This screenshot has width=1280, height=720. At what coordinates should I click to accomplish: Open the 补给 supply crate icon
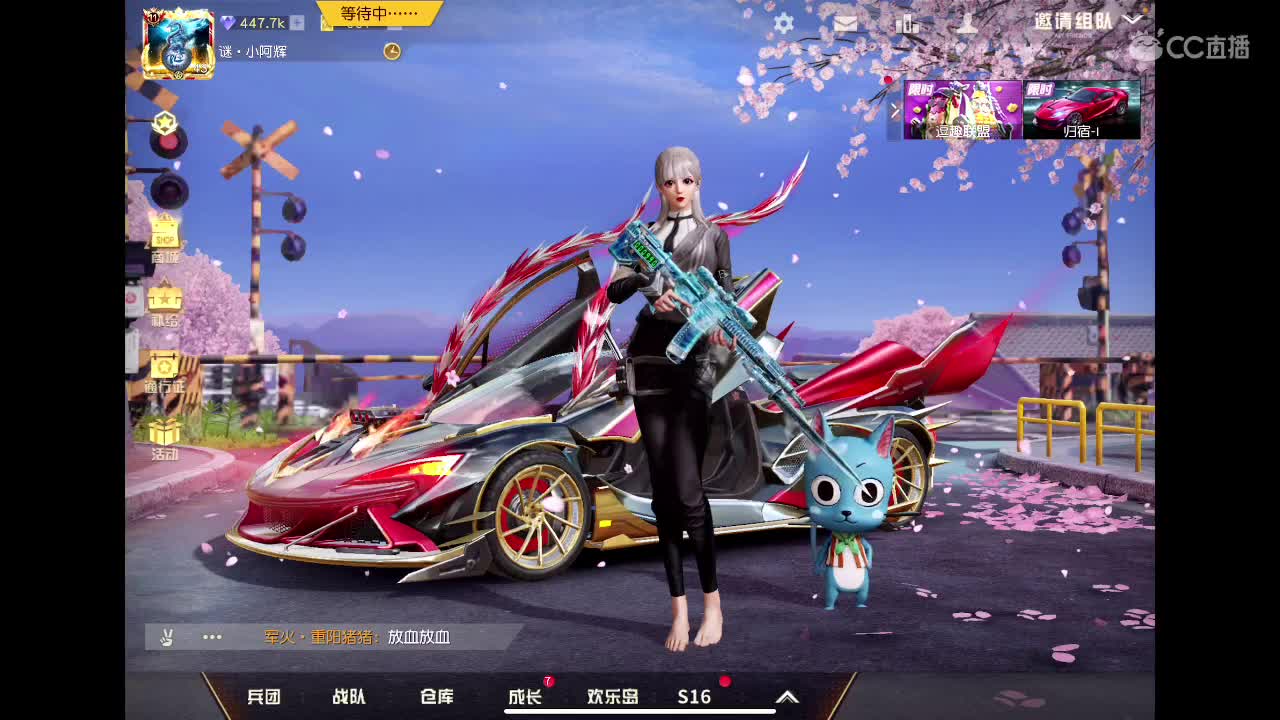(x=163, y=300)
